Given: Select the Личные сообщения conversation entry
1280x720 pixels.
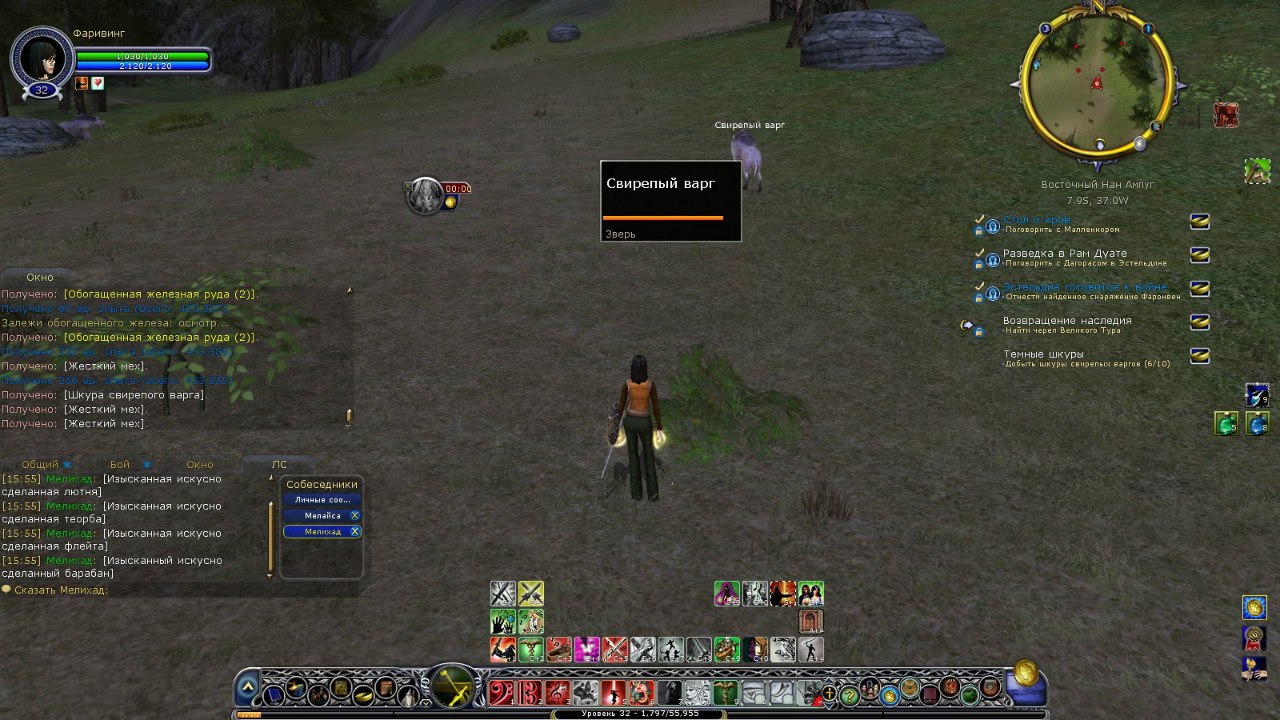Looking at the screenshot, I should 322,499.
